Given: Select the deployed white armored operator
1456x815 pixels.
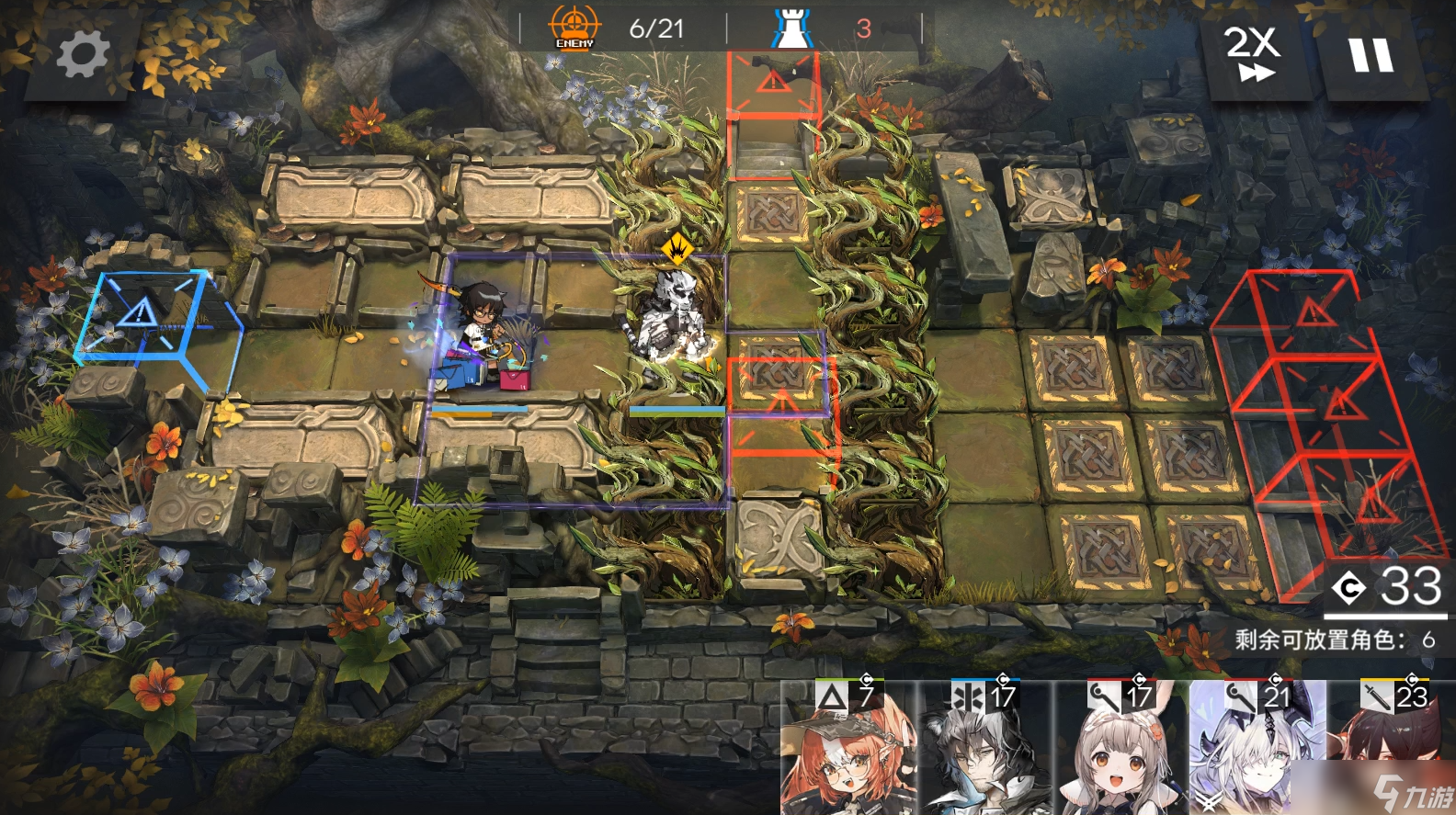Looking at the screenshot, I should [673, 320].
